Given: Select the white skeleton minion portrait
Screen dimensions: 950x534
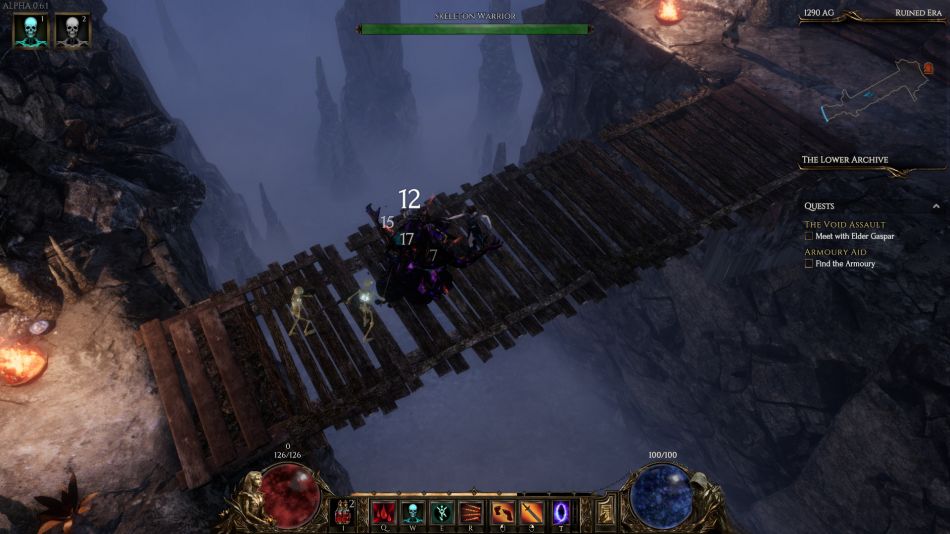Looking at the screenshot, I should [72, 31].
